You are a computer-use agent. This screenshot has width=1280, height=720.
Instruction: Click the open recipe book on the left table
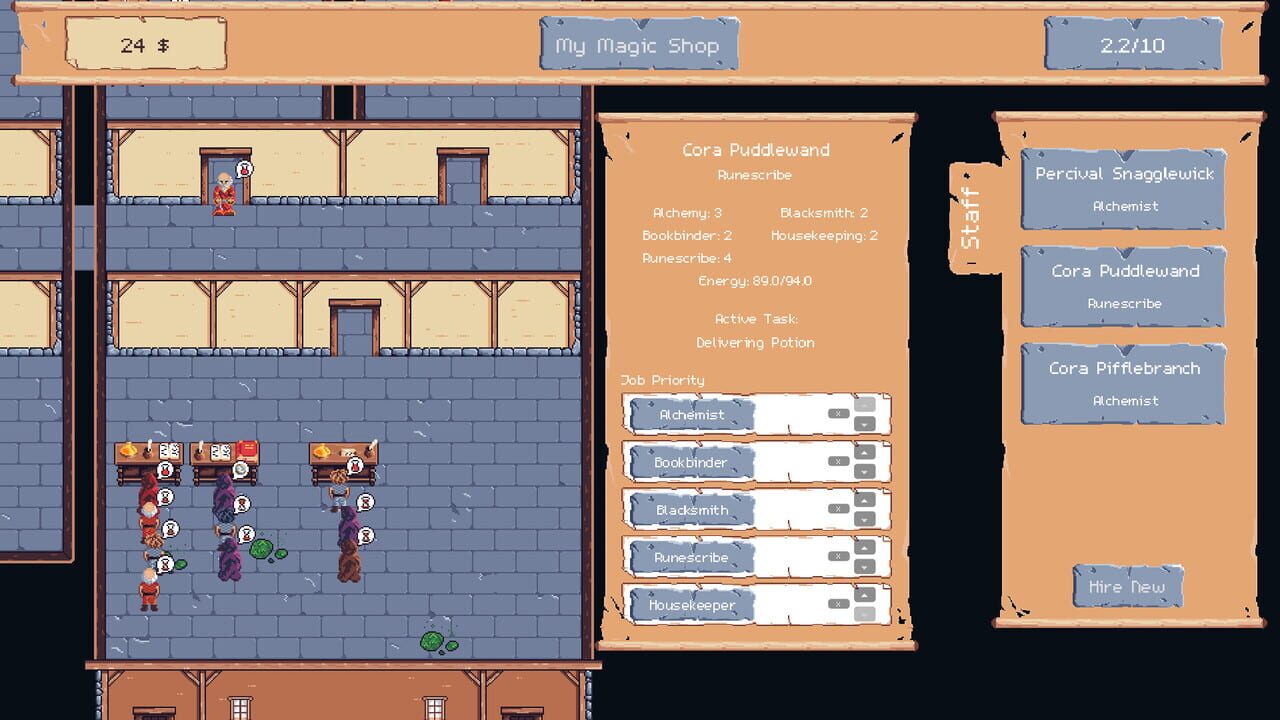(170, 453)
